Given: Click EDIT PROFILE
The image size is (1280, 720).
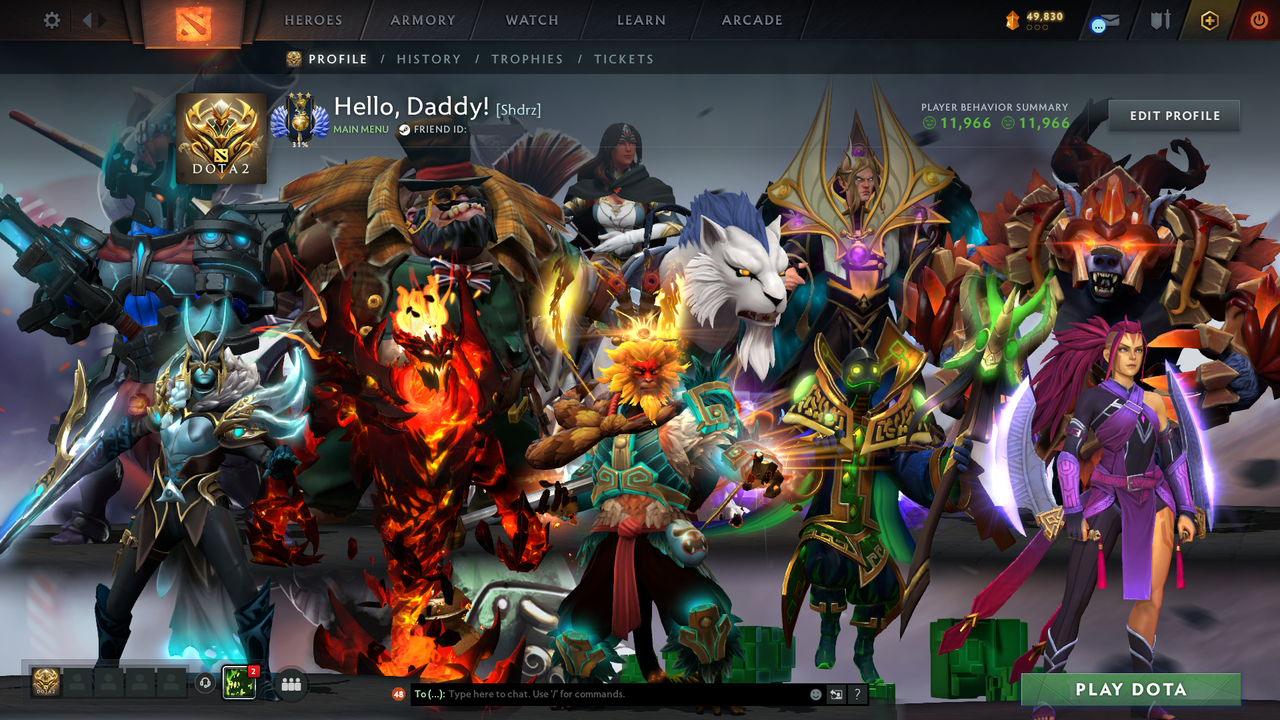Looking at the screenshot, I should tap(1173, 115).
